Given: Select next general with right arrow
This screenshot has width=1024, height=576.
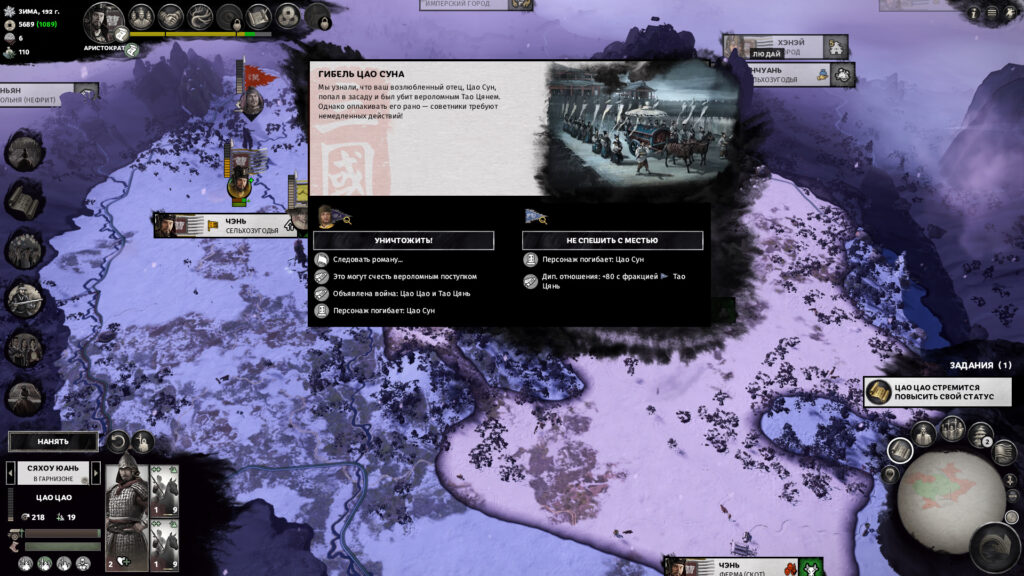Looking at the screenshot, I should coord(97,472).
